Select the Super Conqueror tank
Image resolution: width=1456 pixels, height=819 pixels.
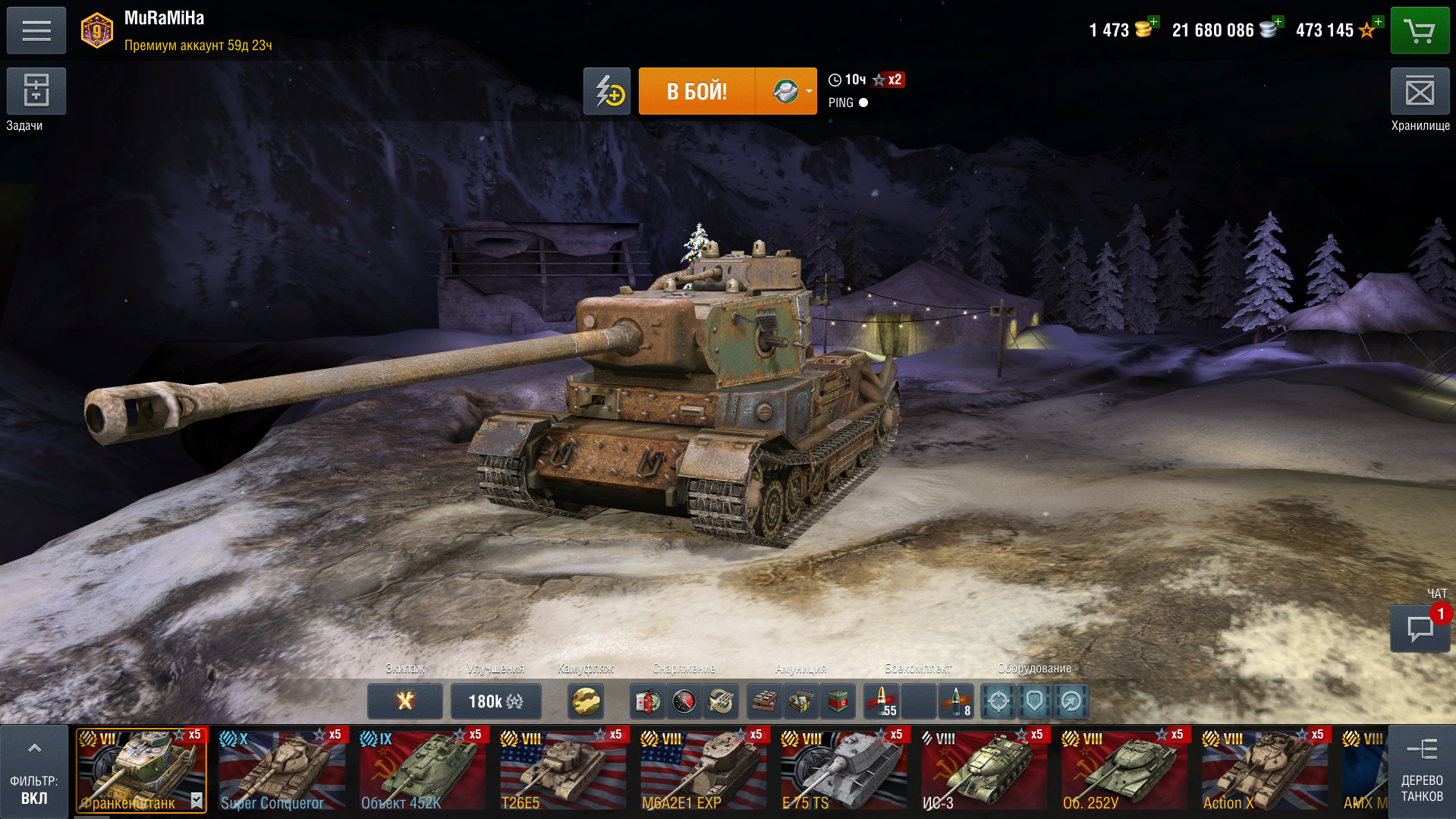click(x=281, y=770)
